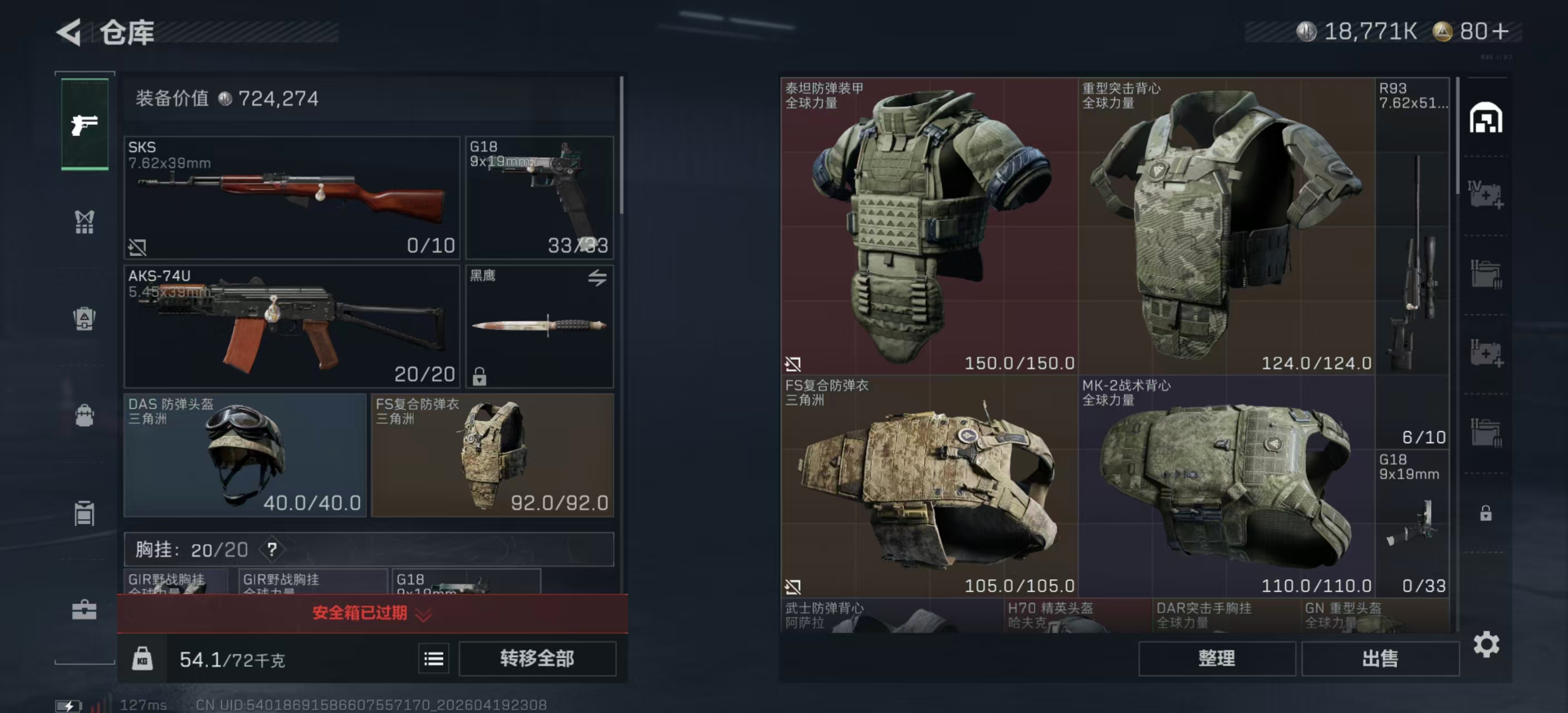Expand the 安全箱已过期 red banner
This screenshot has width=1568, height=713.
click(372, 613)
